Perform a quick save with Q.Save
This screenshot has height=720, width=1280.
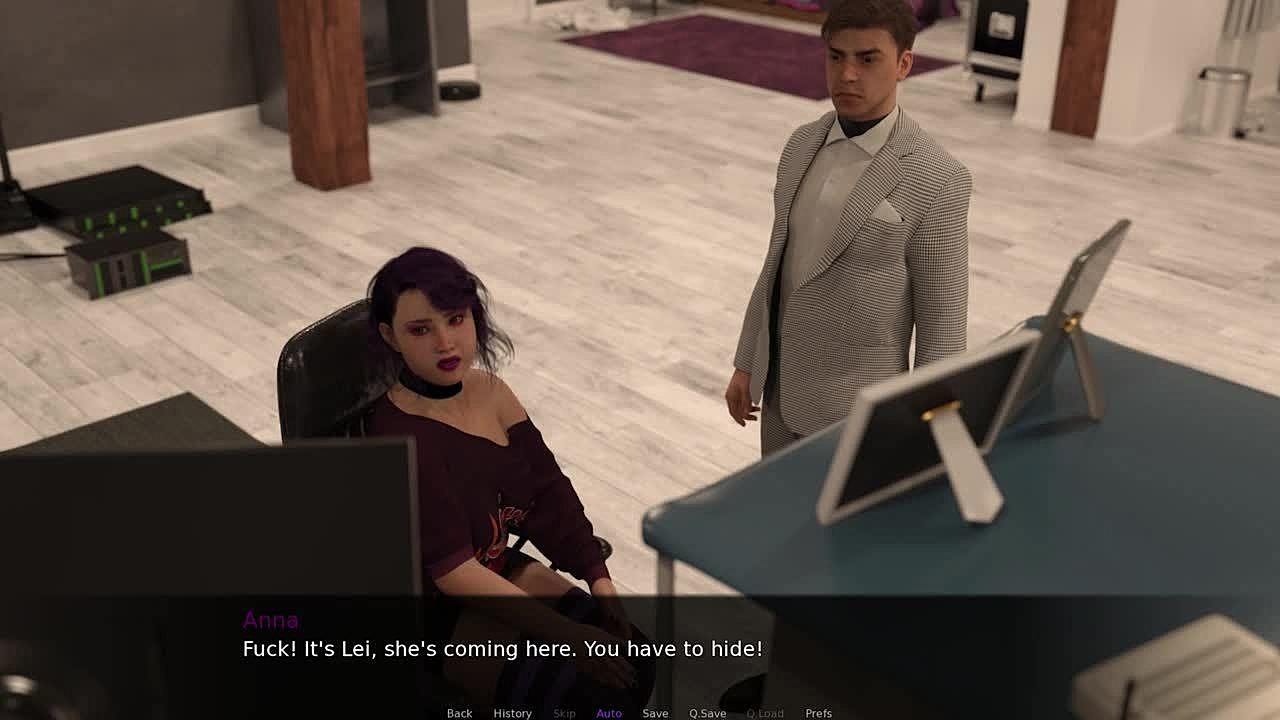click(707, 713)
